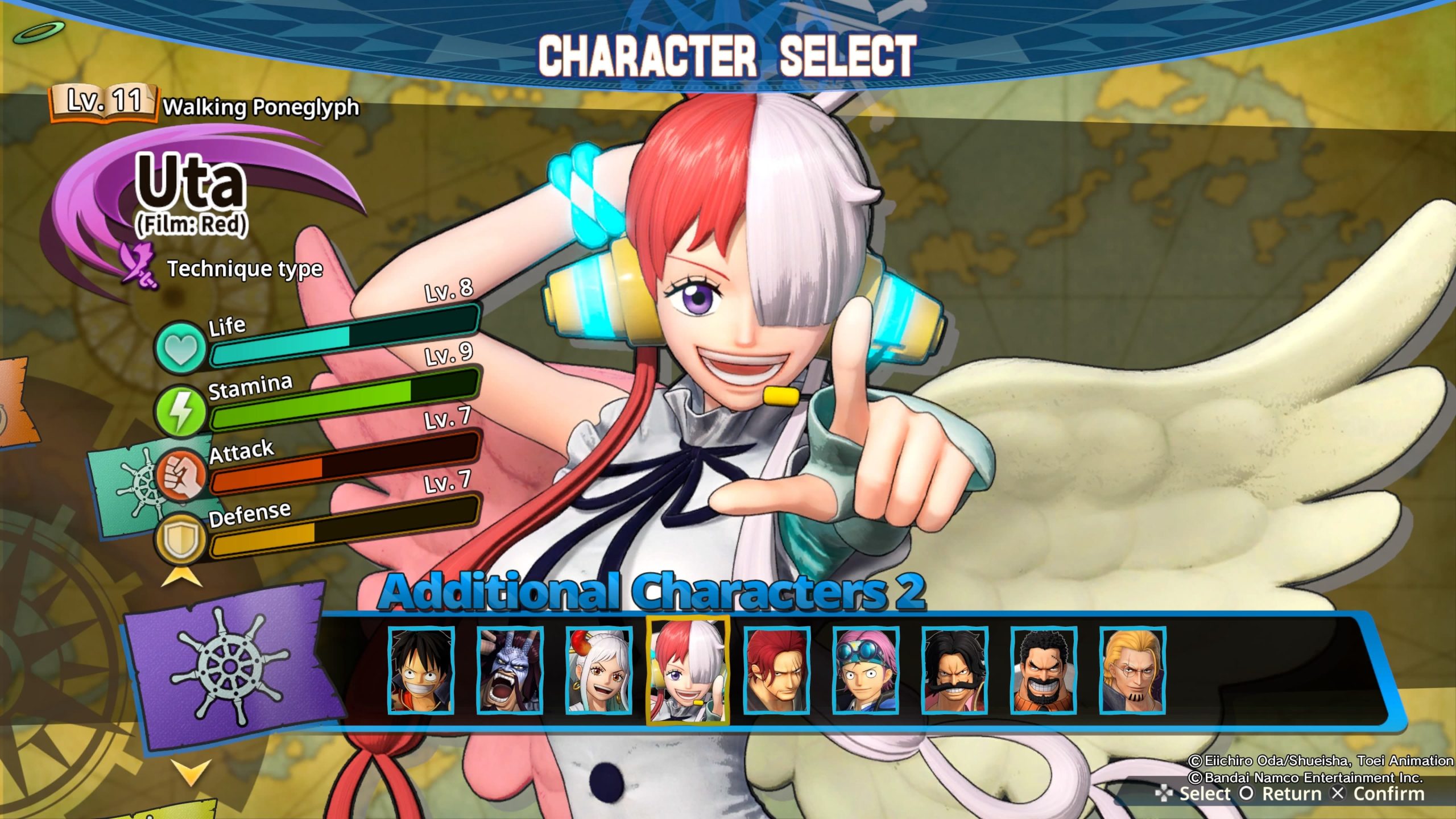Pick the white-haired Yamato portrait
Screen dimensions: 1456x819
(x=599, y=669)
